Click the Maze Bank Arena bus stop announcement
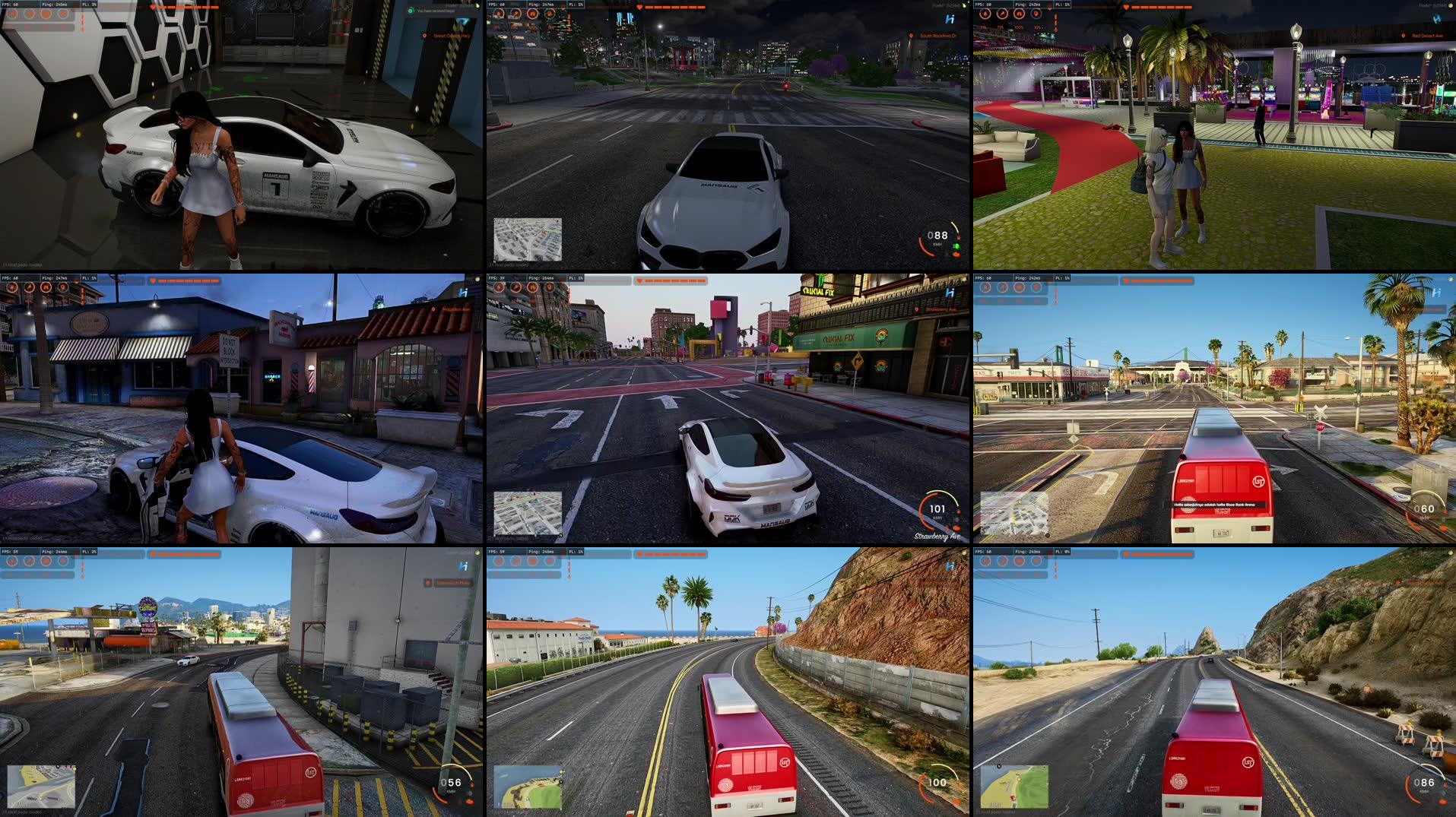Viewport: 1456px width, 817px height. [1214, 505]
